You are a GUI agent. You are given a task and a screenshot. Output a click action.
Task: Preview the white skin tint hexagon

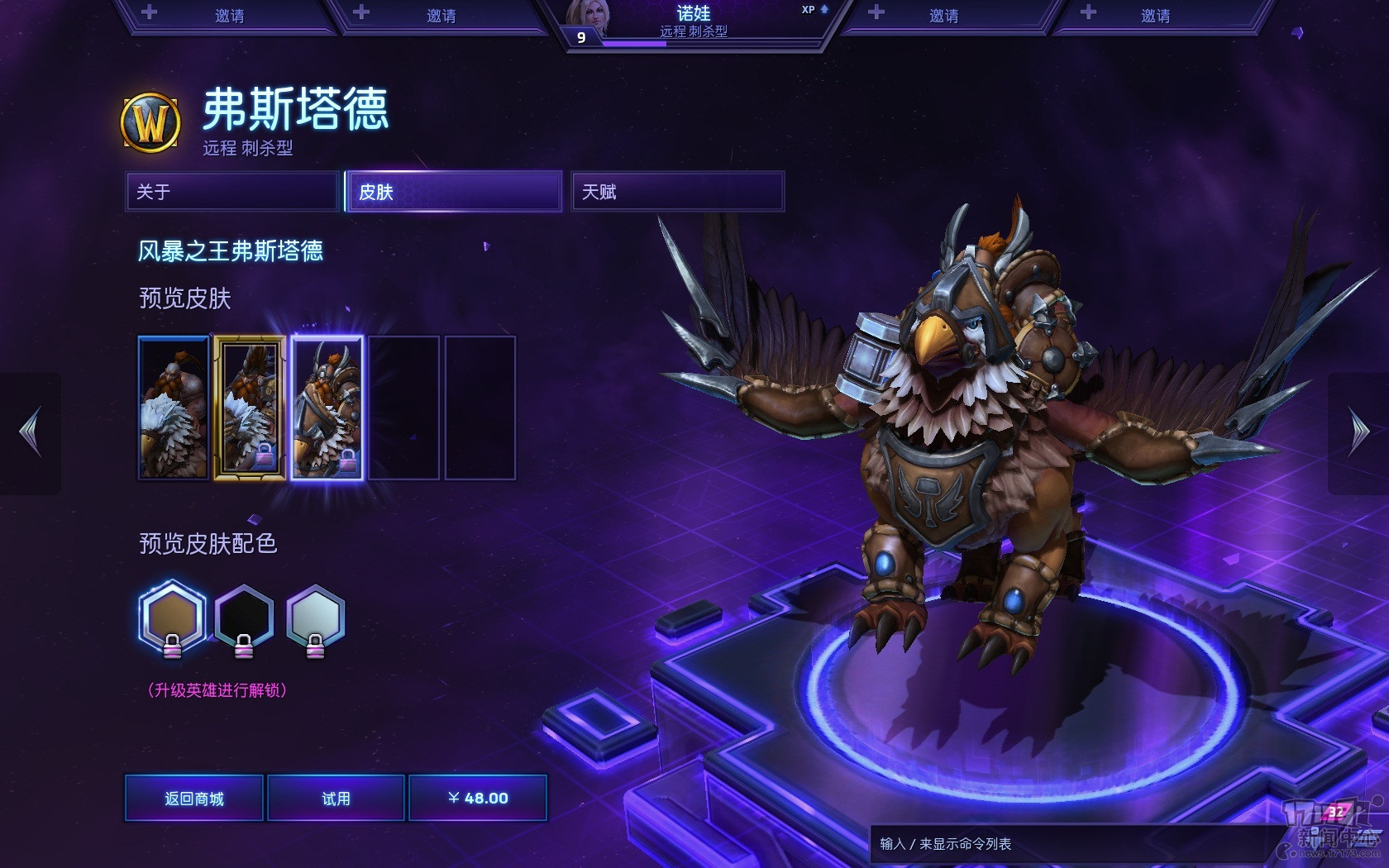(315, 618)
